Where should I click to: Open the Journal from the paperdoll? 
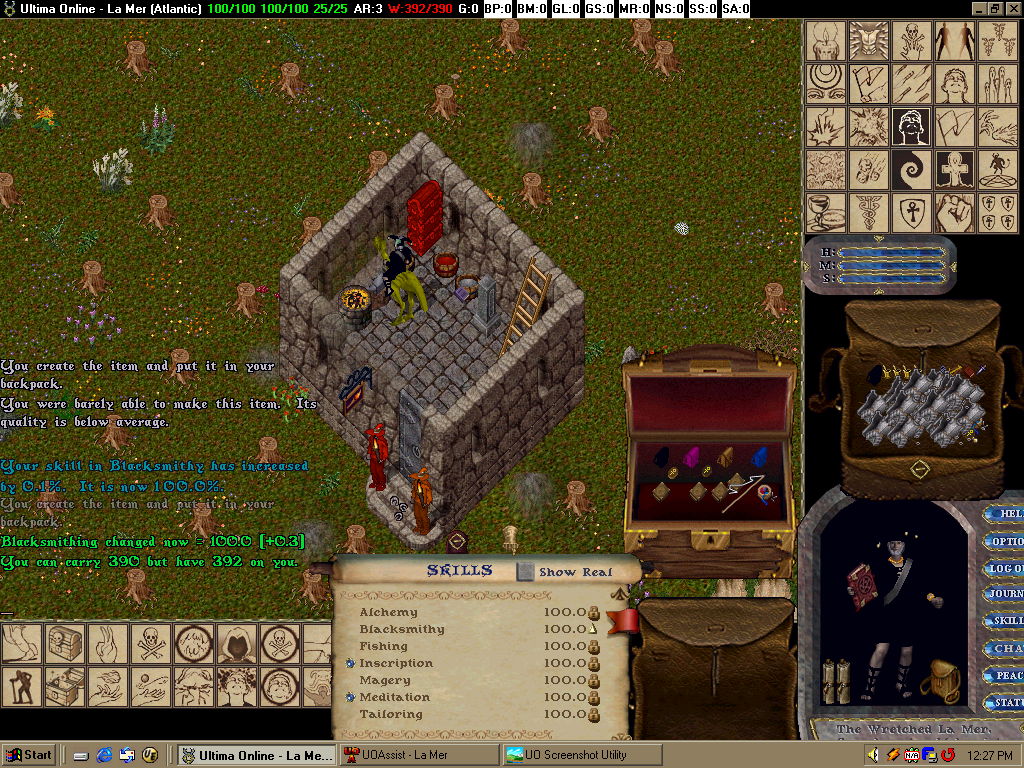pyautogui.click(x=1004, y=594)
